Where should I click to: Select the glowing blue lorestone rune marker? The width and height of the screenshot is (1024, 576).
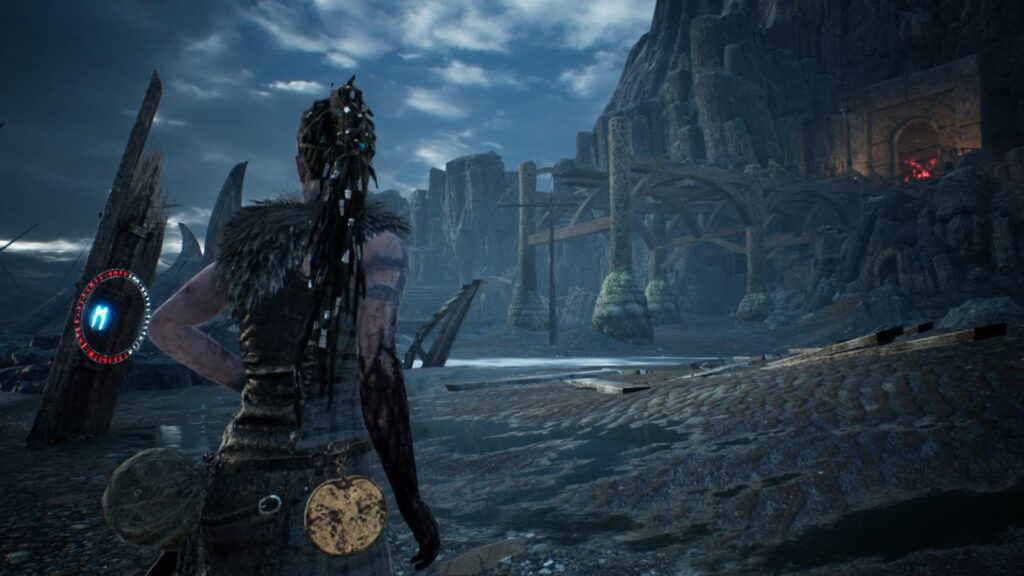click(x=101, y=316)
